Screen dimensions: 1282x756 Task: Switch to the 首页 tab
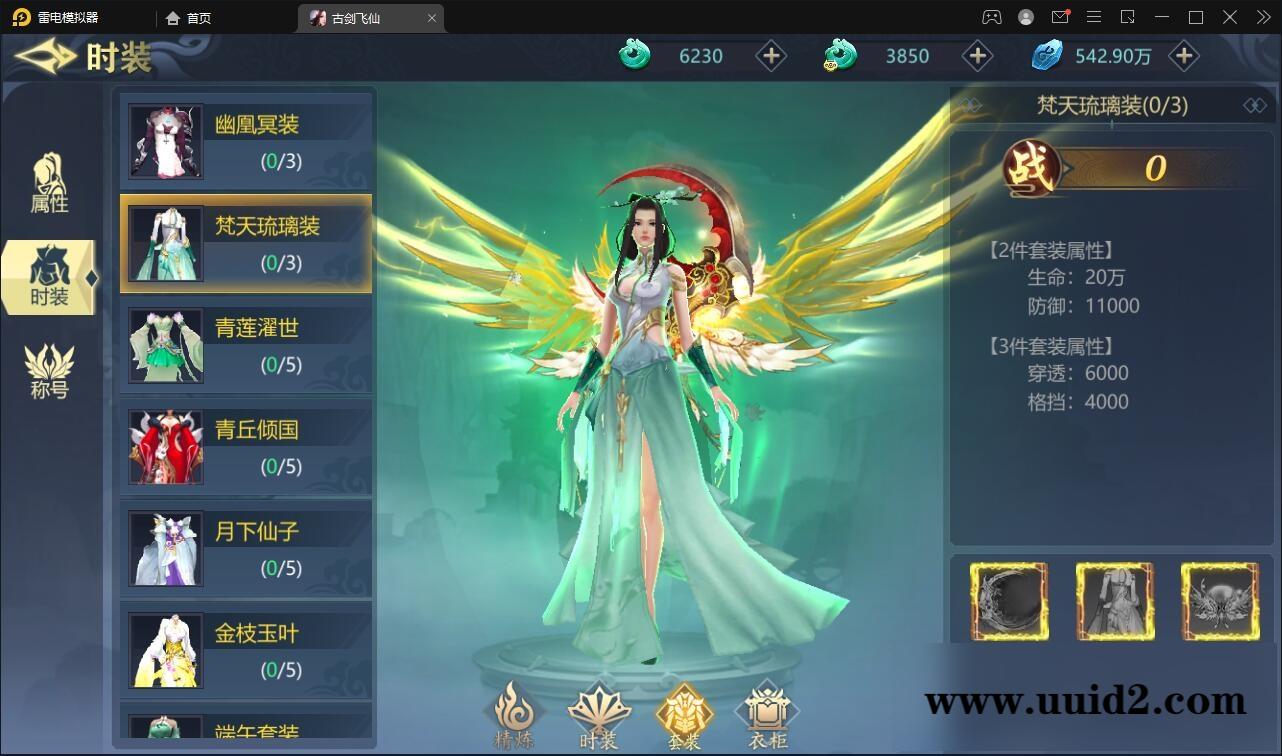point(188,17)
